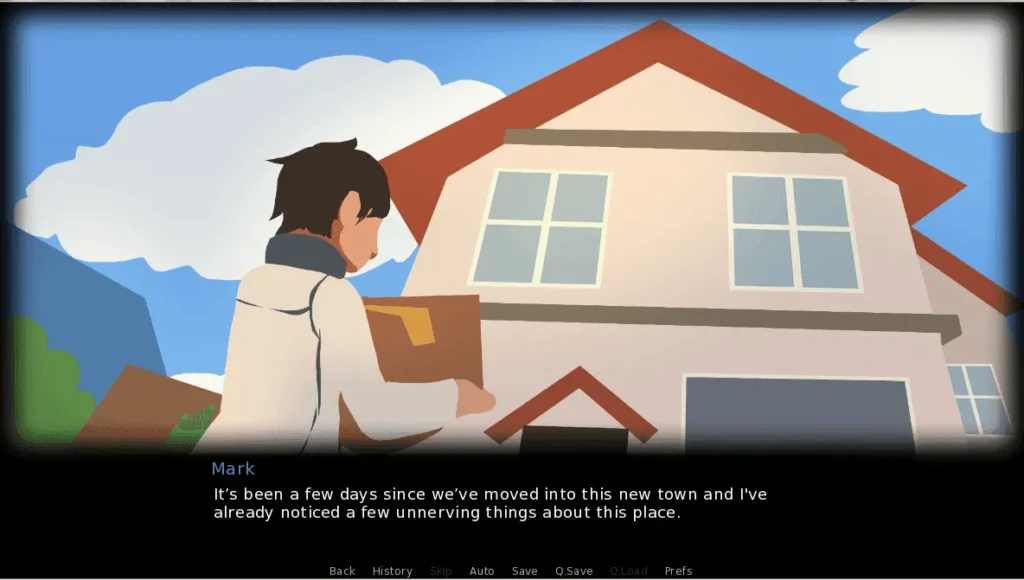Turn on Auto advance mode
Viewport: 1024px width, 580px height.
482,571
